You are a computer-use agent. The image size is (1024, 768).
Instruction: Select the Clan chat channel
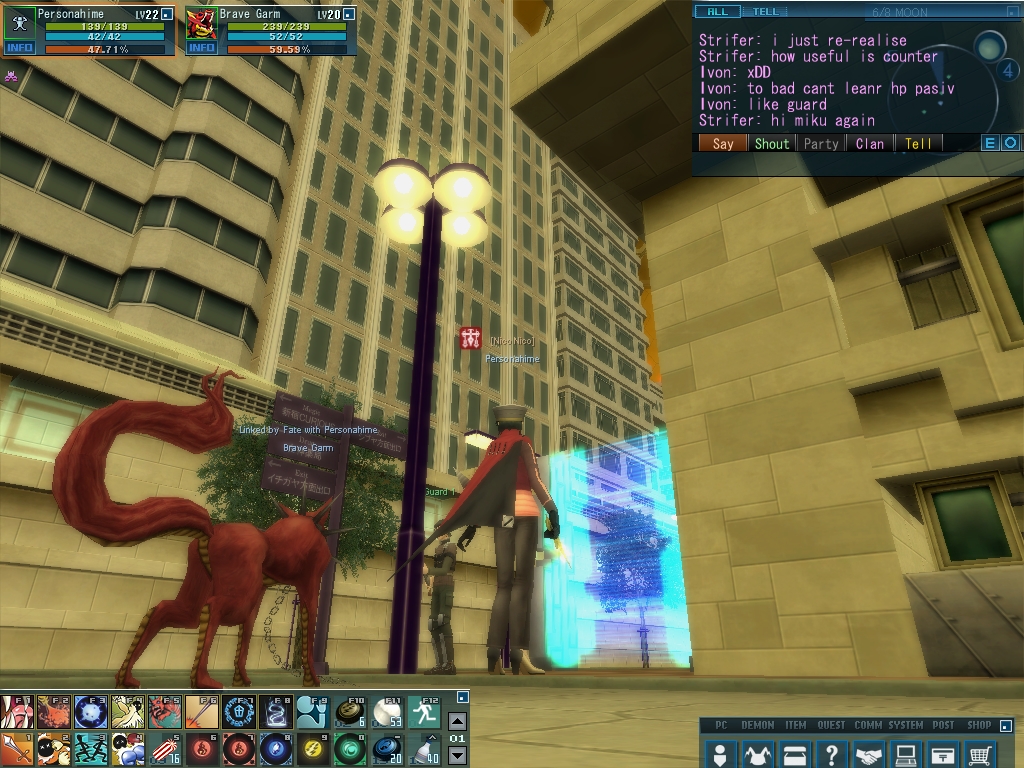pyautogui.click(x=869, y=143)
